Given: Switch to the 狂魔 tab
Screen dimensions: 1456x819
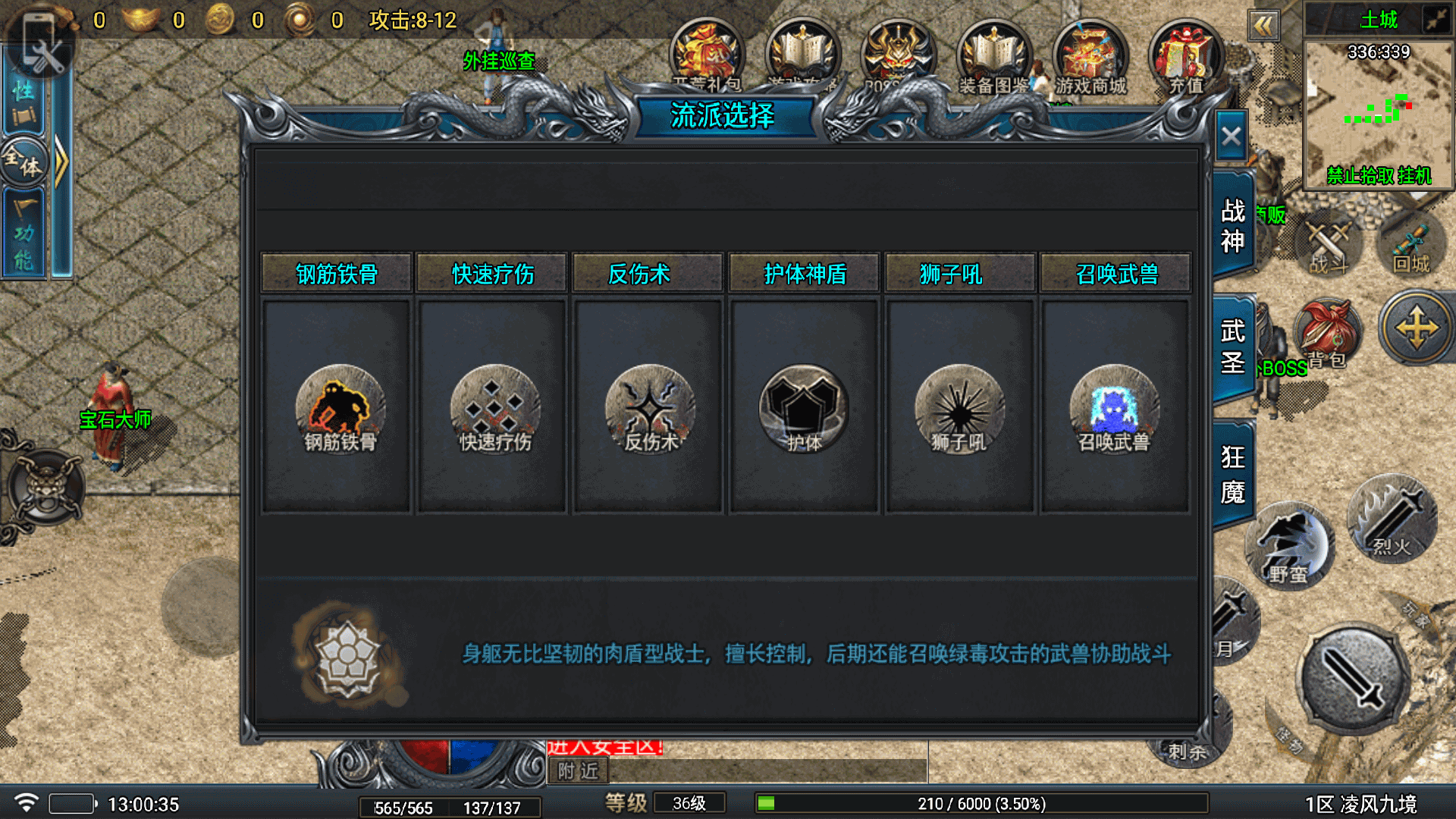Looking at the screenshot, I should (x=1233, y=474).
